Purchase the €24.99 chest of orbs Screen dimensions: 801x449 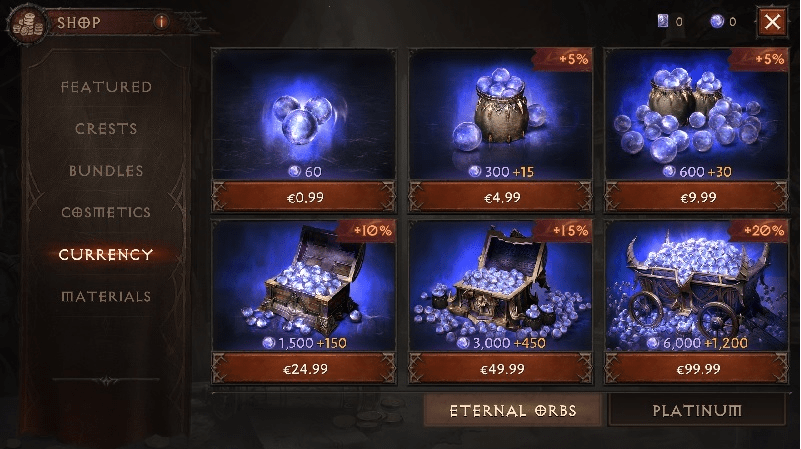pos(303,369)
